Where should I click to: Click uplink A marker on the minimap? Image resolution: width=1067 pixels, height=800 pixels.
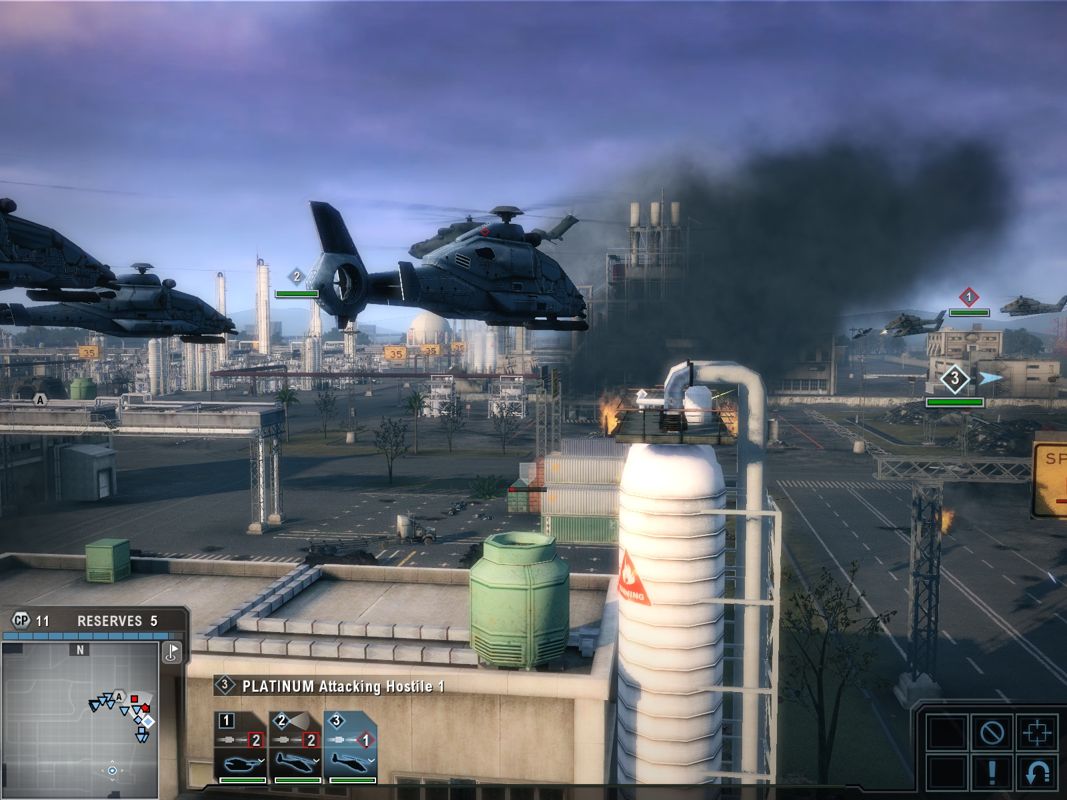pyautogui.click(x=118, y=696)
